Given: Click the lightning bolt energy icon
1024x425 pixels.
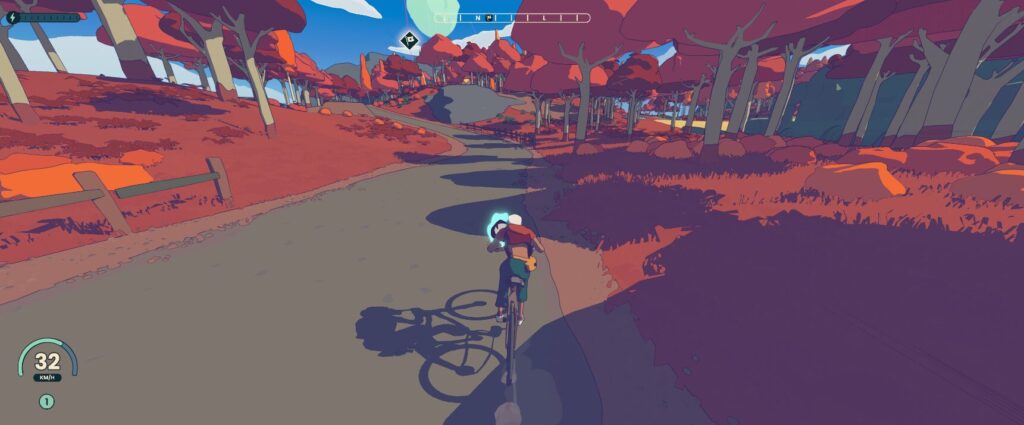Looking at the screenshot, I should tap(13, 17).
